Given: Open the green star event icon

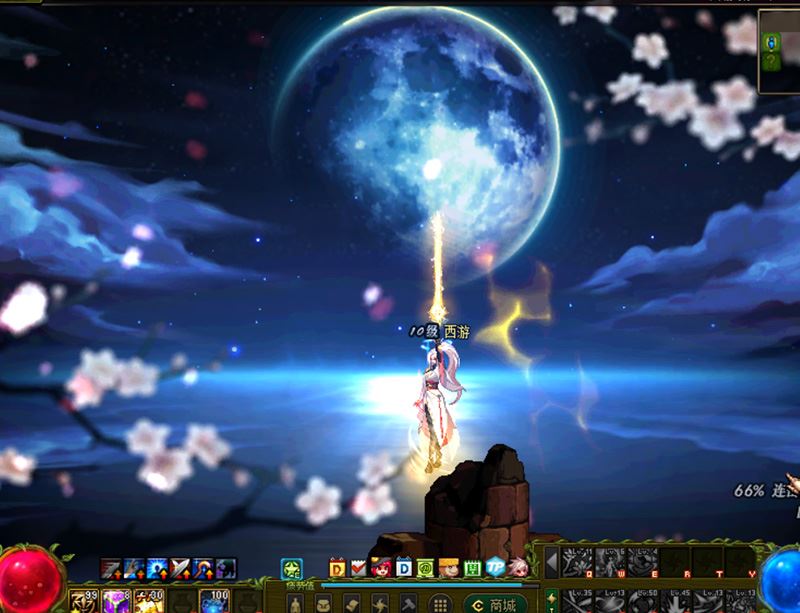Looking at the screenshot, I should click(x=290, y=567).
